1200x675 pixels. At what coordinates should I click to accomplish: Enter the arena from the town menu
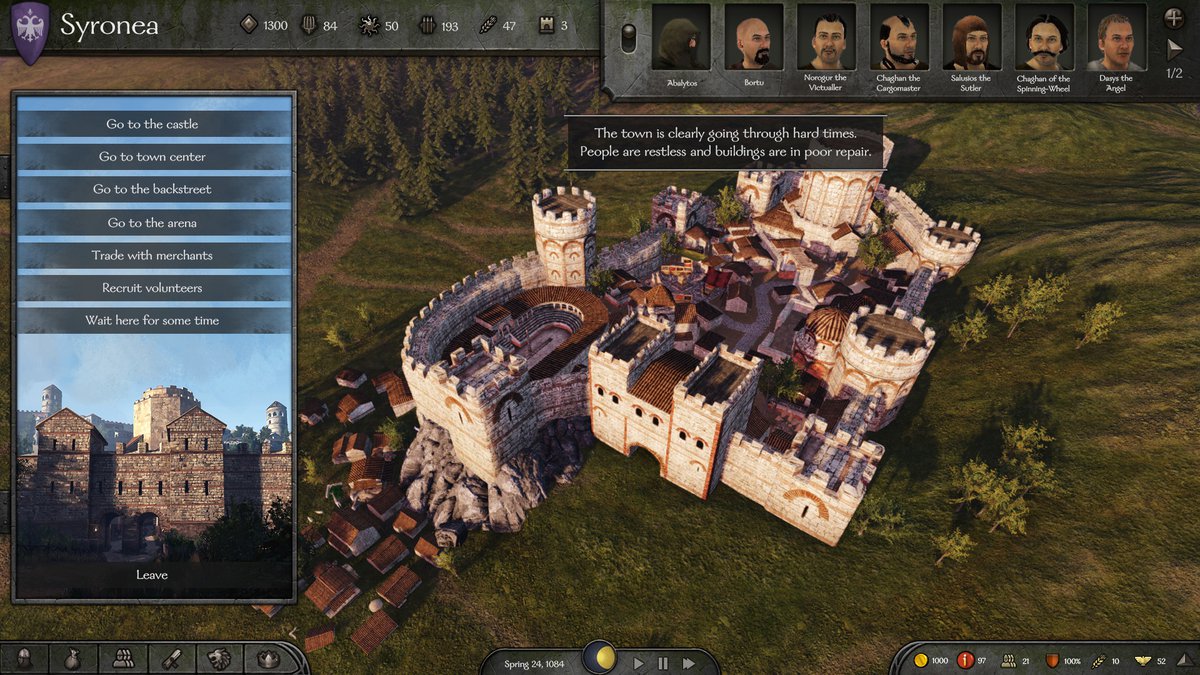coord(153,222)
